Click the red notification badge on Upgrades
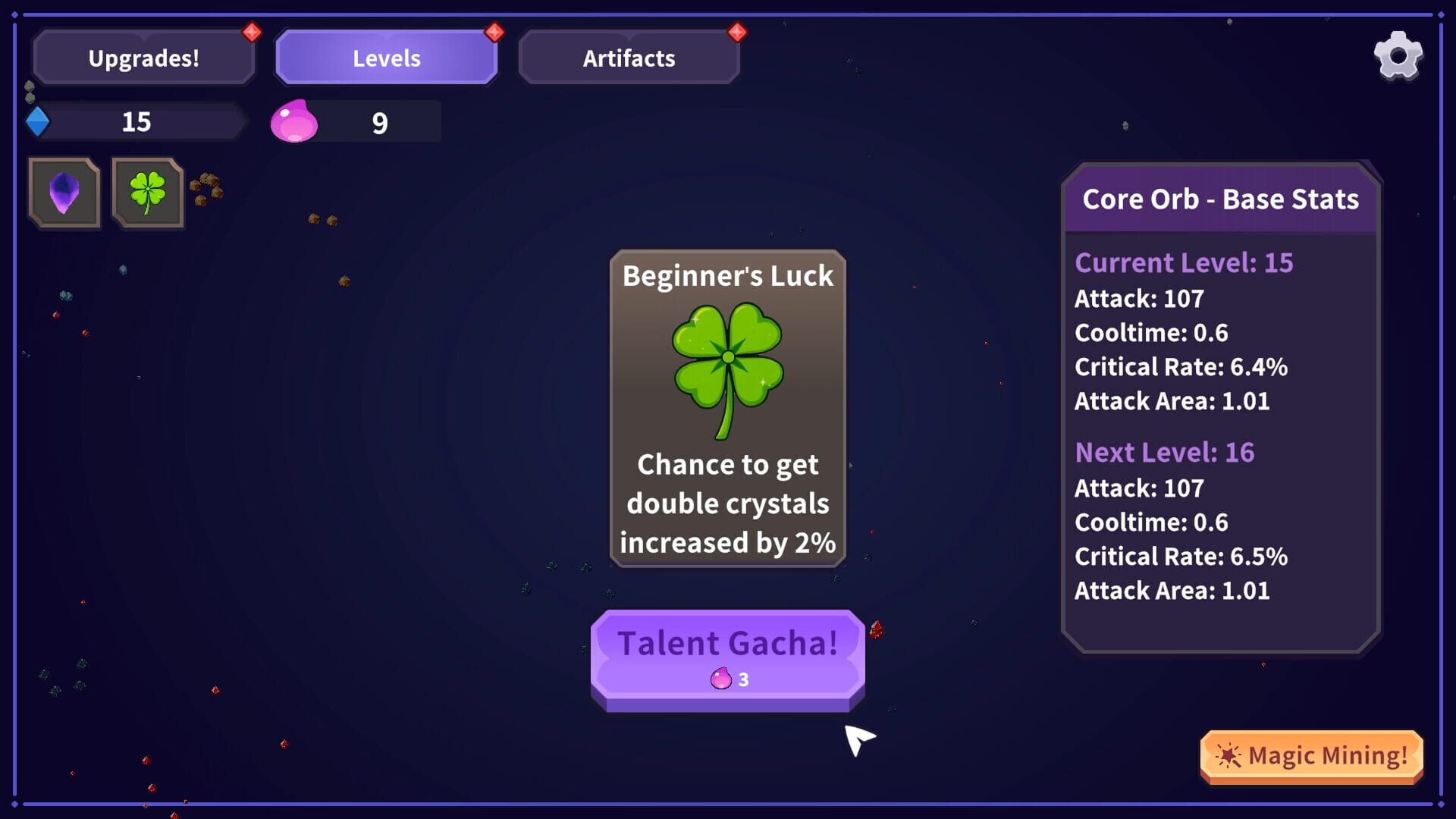1456x819 pixels. point(250,31)
